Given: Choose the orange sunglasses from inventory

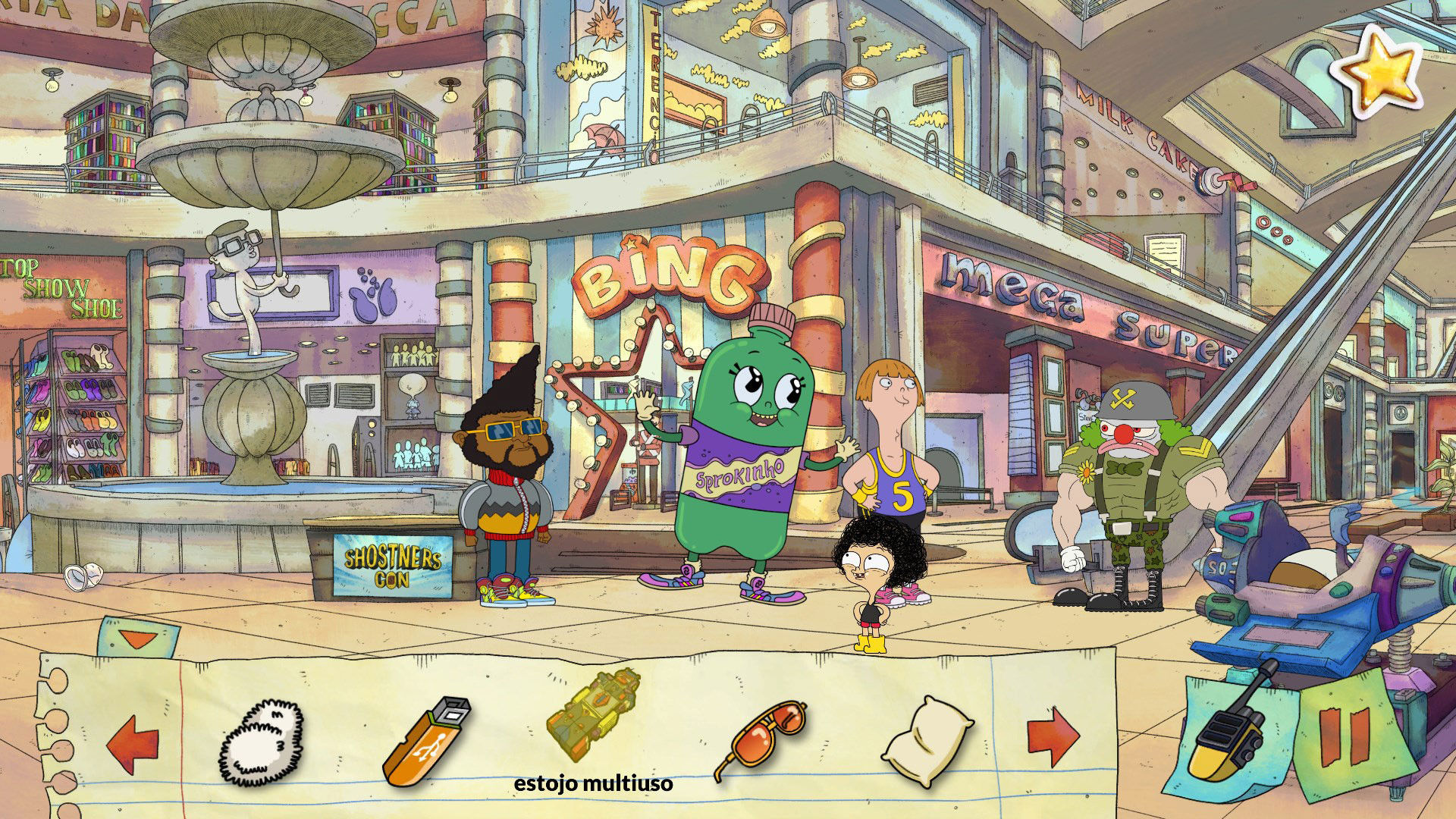Looking at the screenshot, I should [x=761, y=738].
